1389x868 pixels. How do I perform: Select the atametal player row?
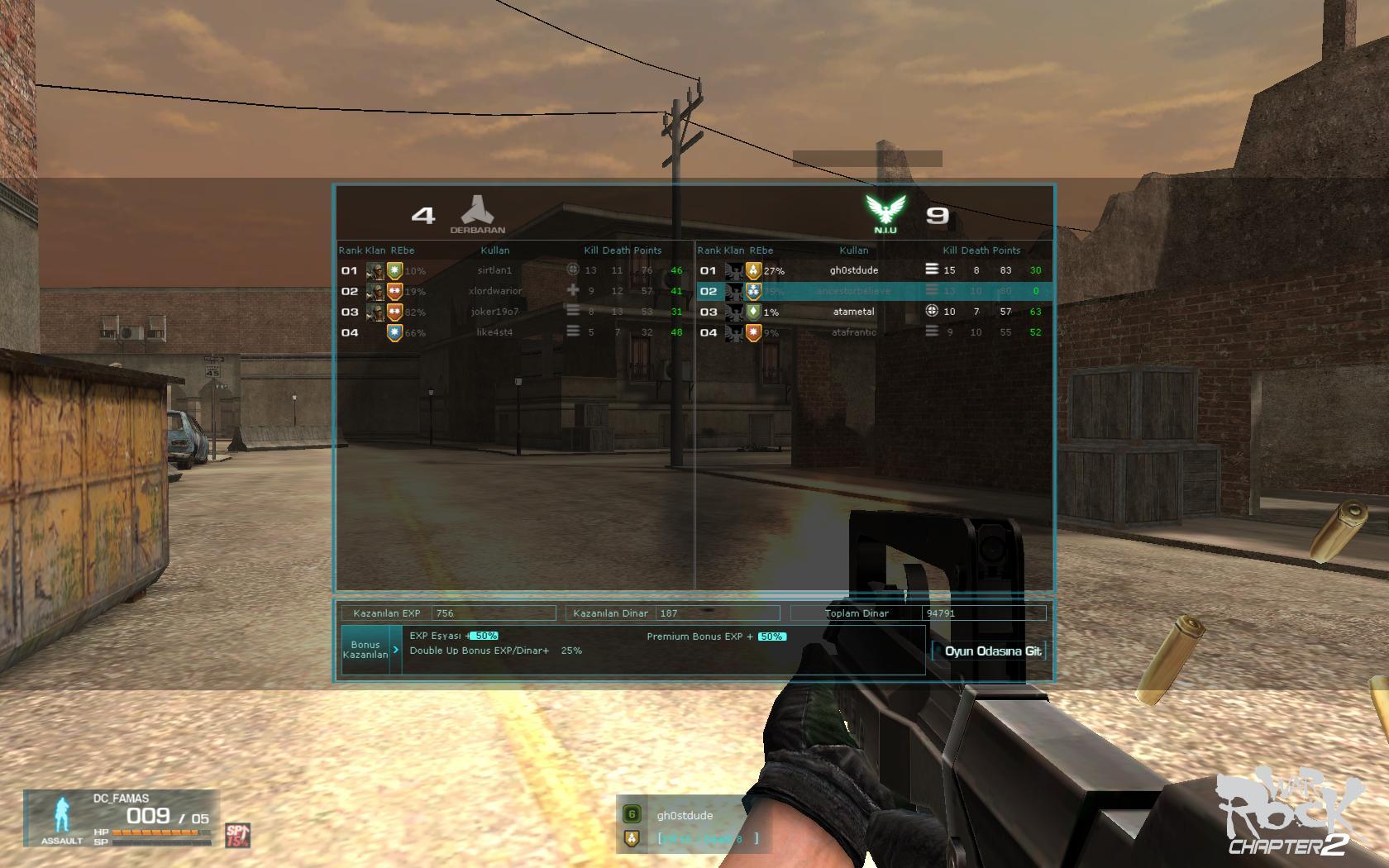point(853,312)
